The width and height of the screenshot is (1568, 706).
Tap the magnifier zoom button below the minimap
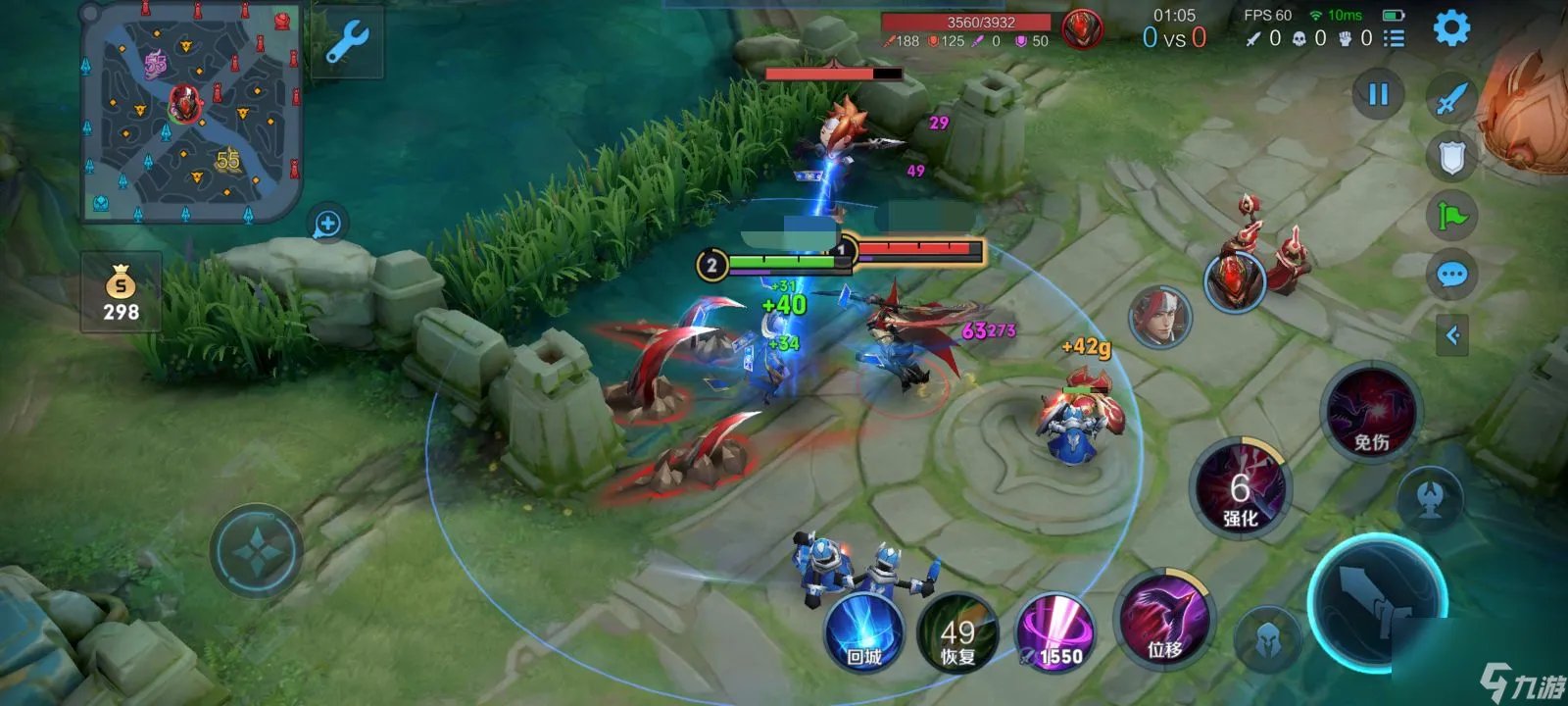pyautogui.click(x=327, y=225)
